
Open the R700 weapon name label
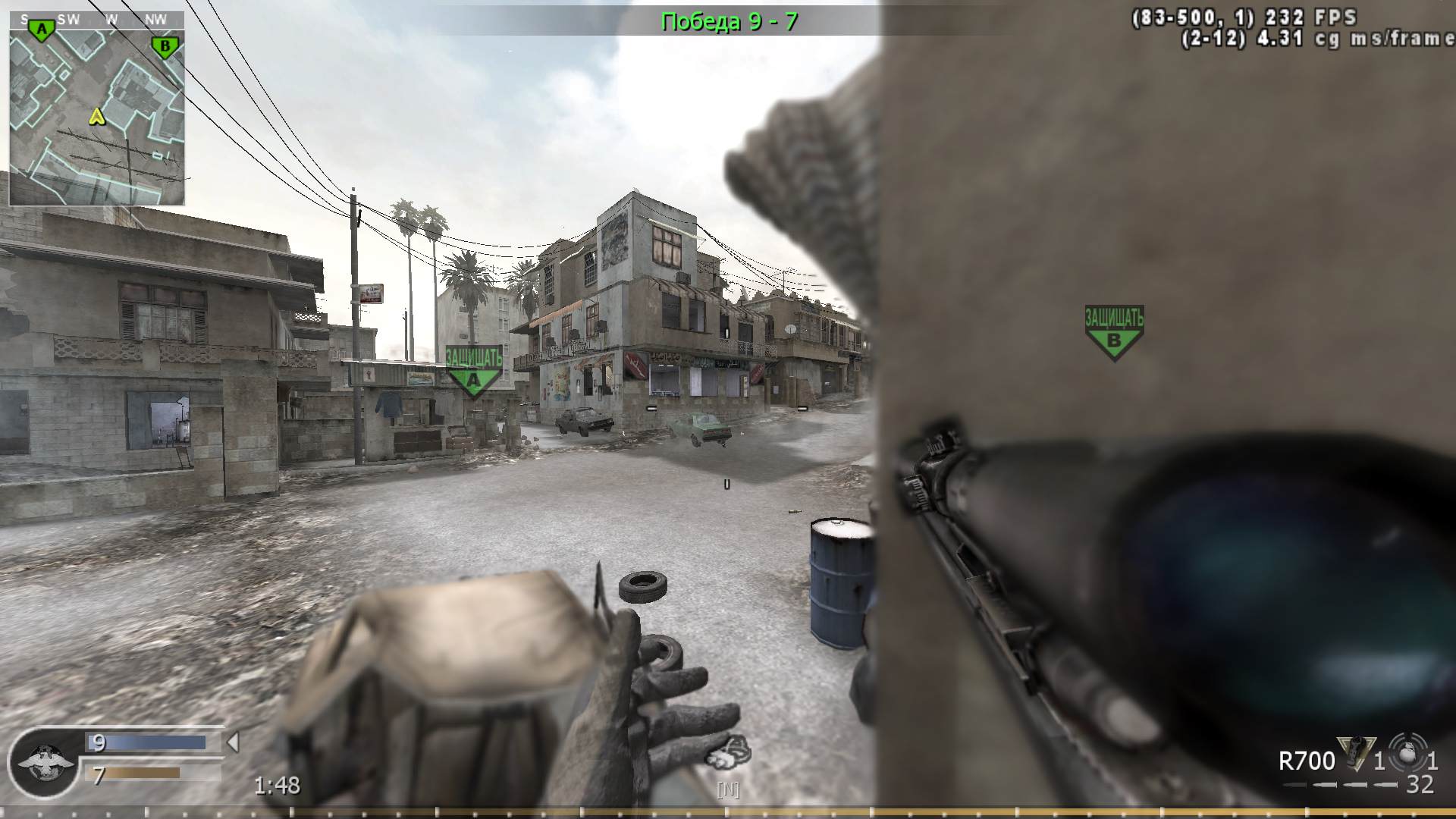(1307, 761)
